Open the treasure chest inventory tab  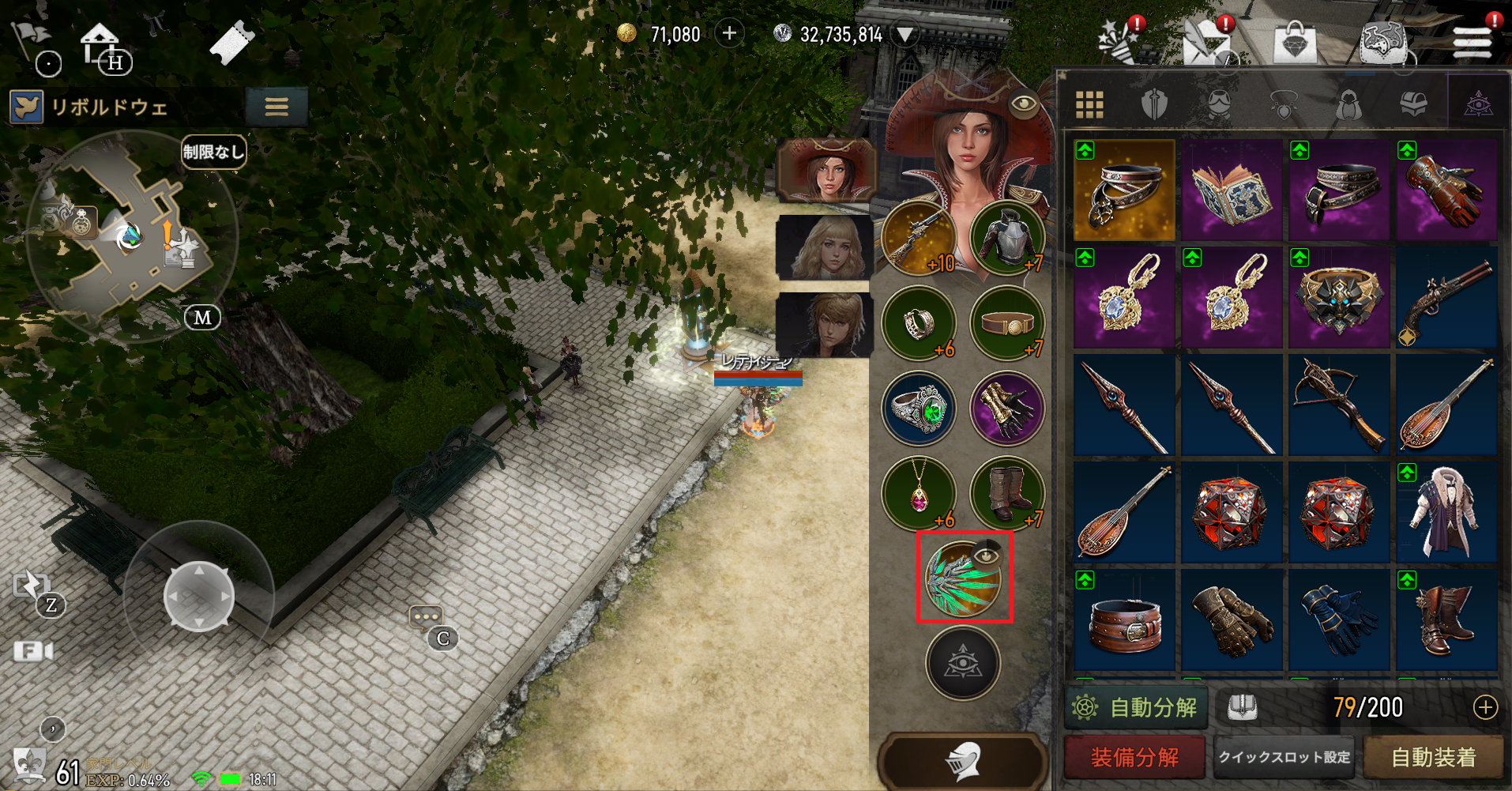(1412, 104)
